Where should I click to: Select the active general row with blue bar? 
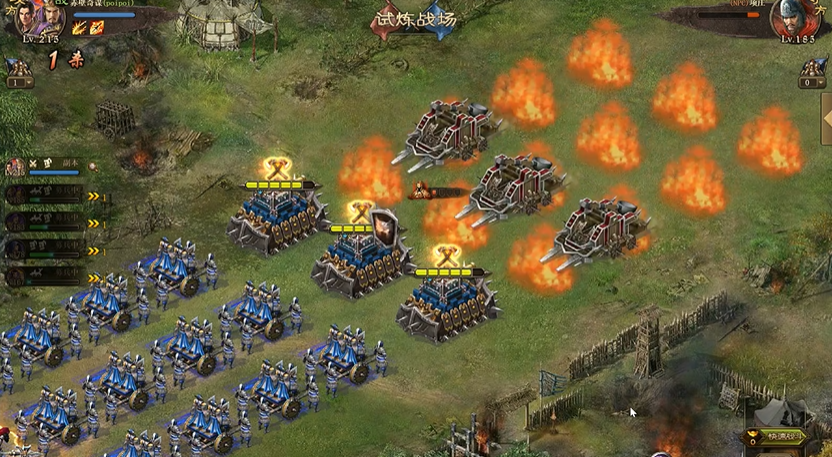pyautogui.click(x=48, y=166)
